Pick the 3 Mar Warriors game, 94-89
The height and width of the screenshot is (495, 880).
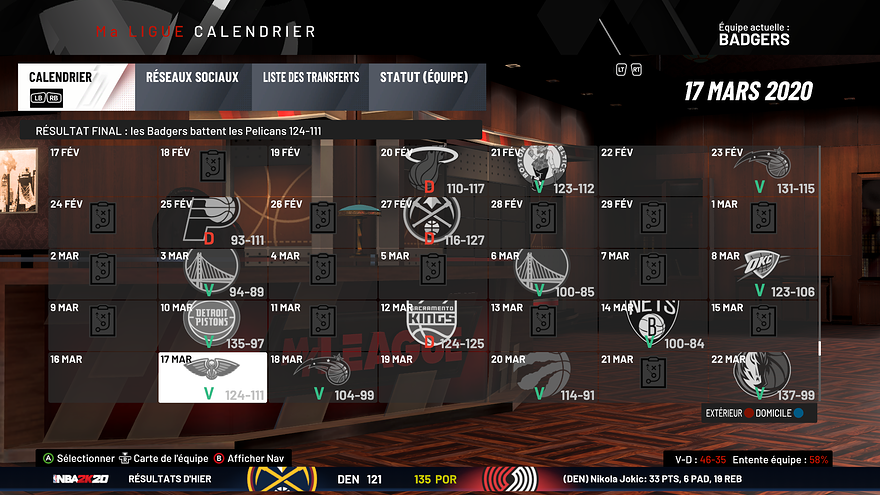coord(212,272)
